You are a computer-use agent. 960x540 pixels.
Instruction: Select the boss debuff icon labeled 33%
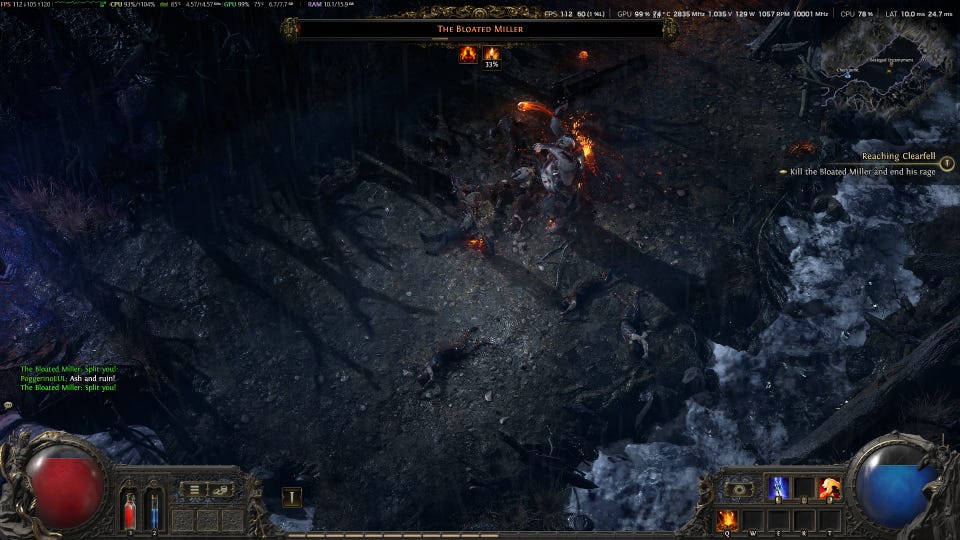(x=491, y=54)
